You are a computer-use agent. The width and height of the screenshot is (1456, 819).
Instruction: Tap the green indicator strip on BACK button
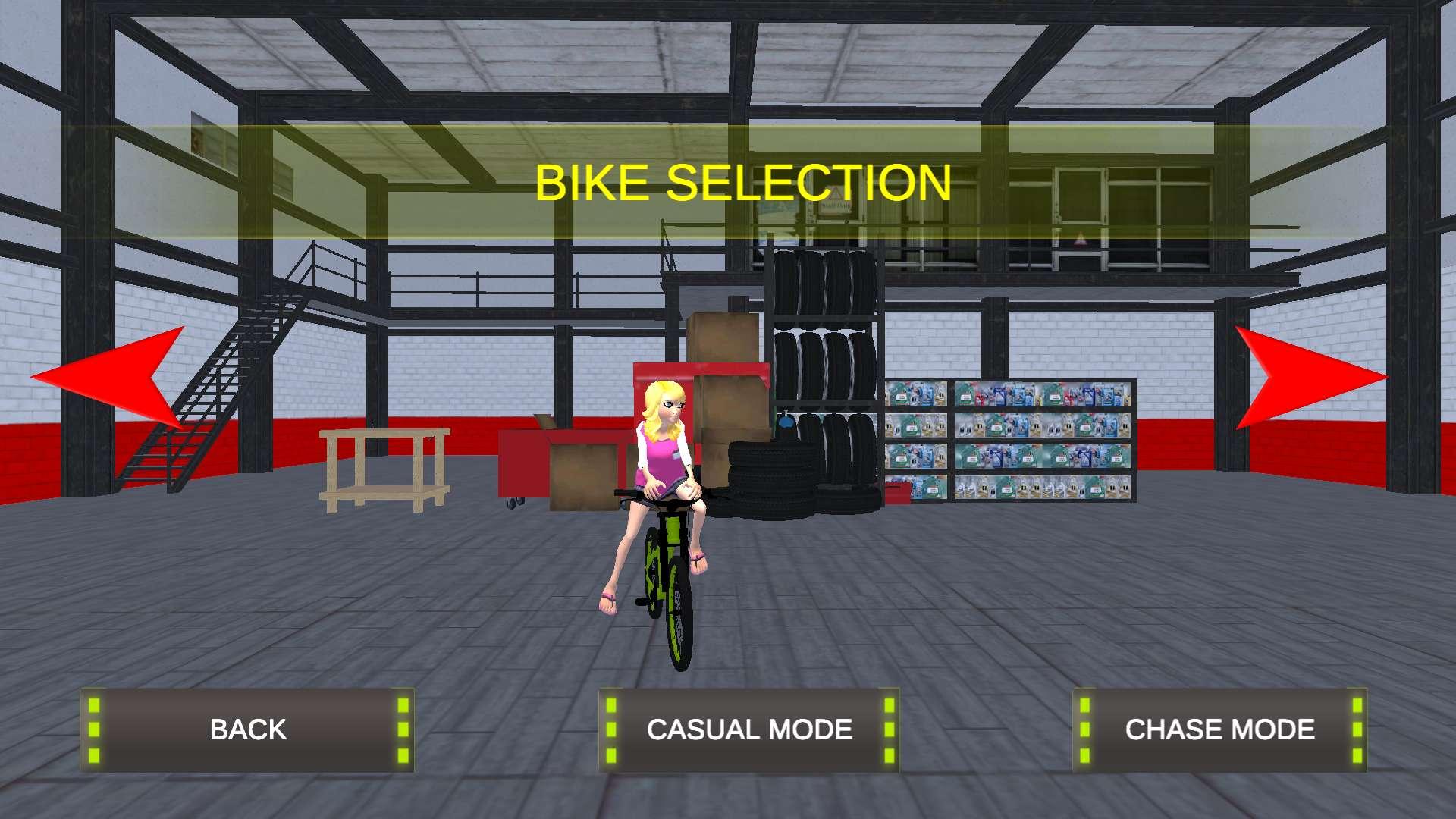point(96,730)
